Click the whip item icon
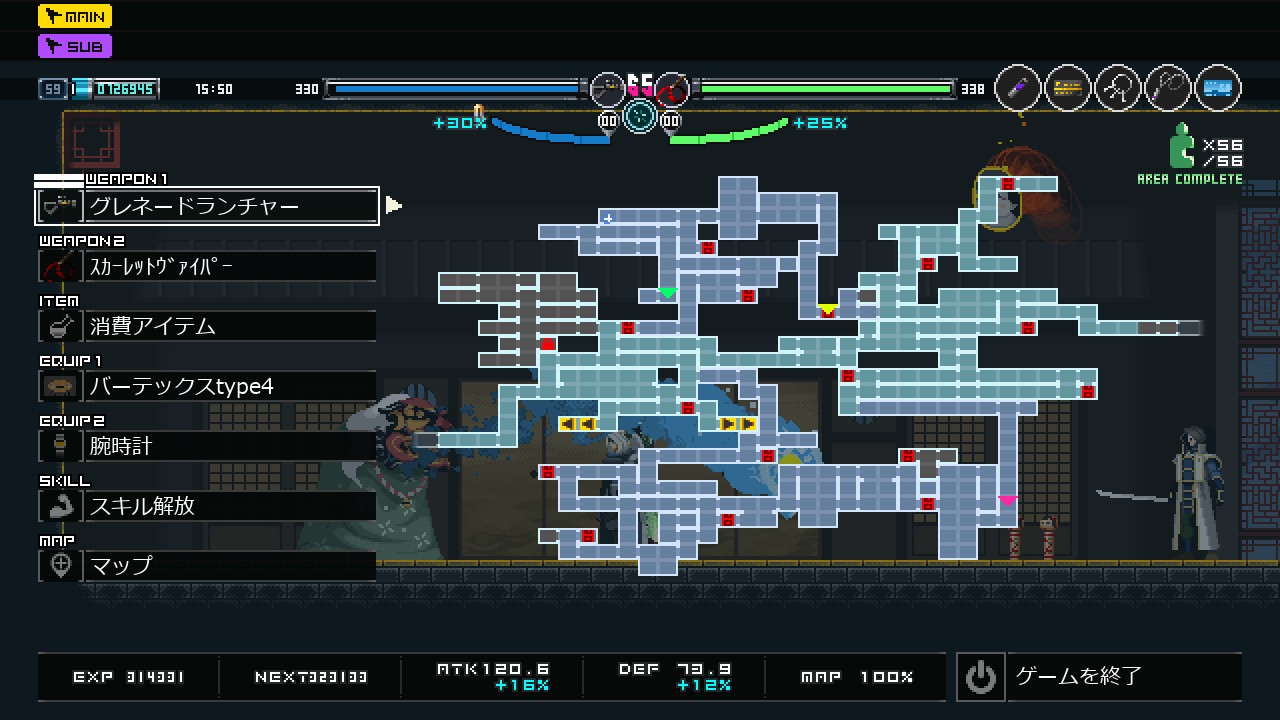This screenshot has height=720, width=1280. tap(1168, 88)
